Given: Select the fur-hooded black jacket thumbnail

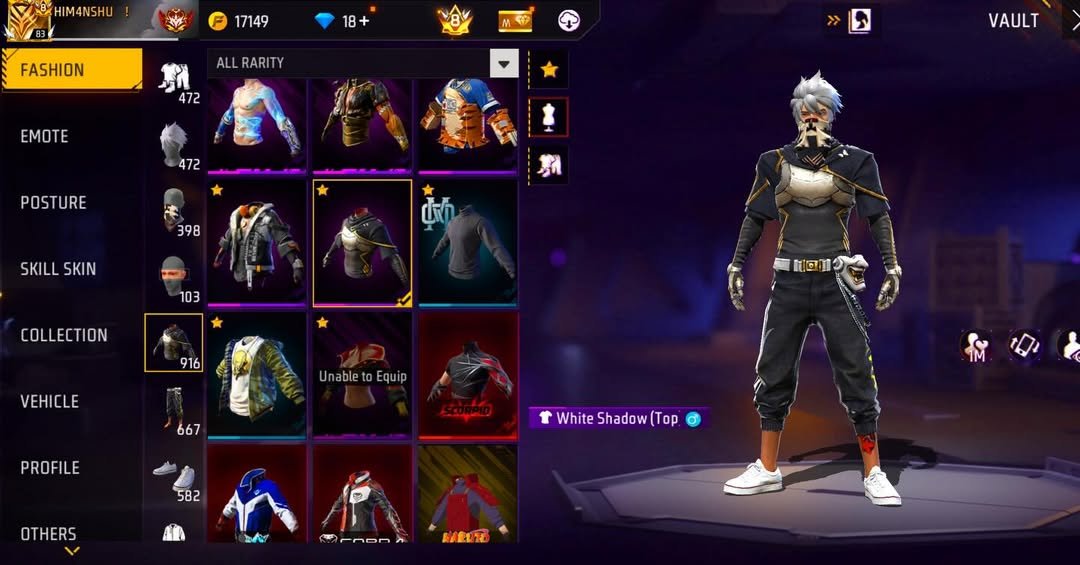Looking at the screenshot, I should 257,241.
